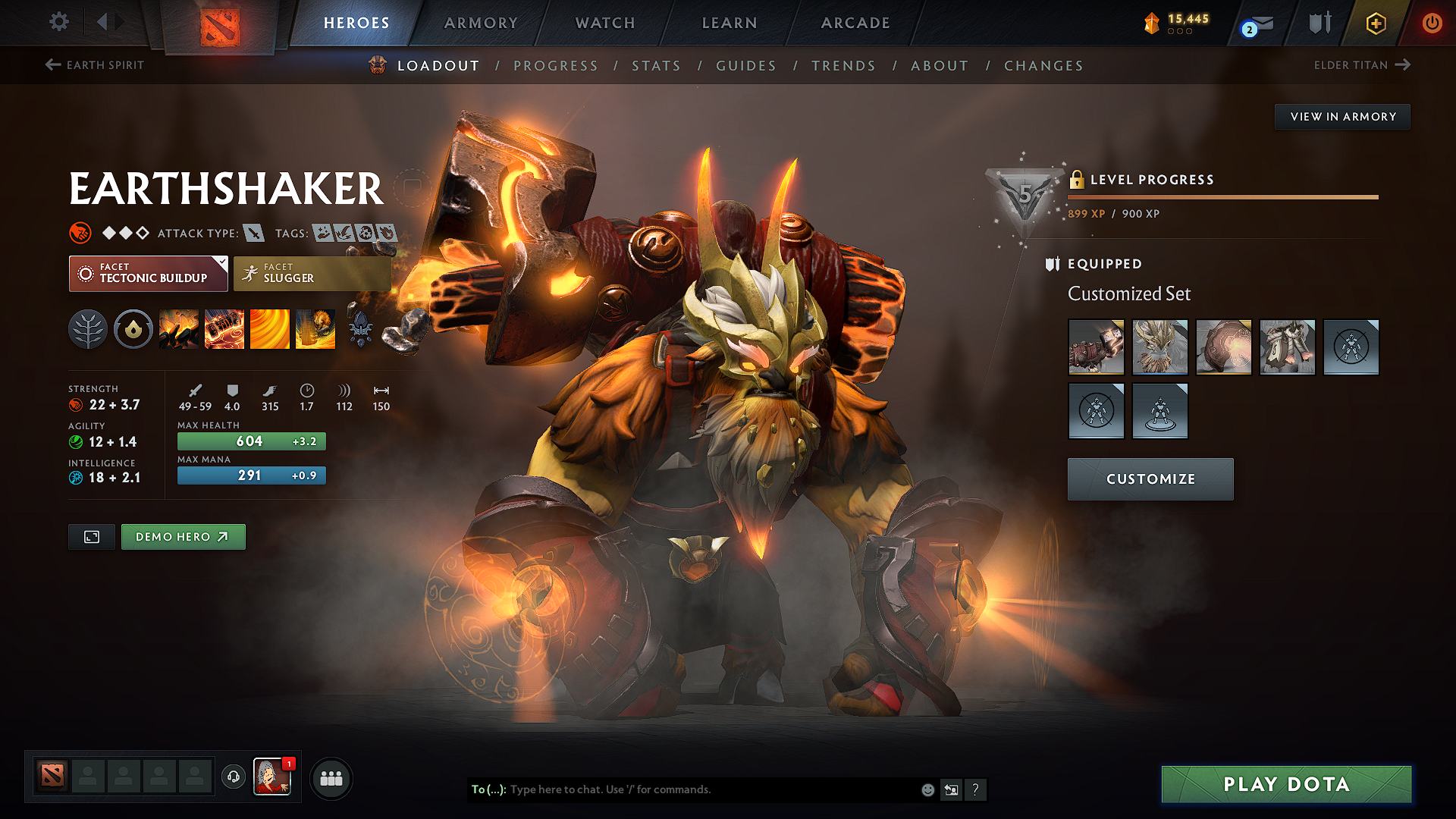The image size is (1456, 819).
Task: Select the Fissure ability icon
Action: (179, 328)
